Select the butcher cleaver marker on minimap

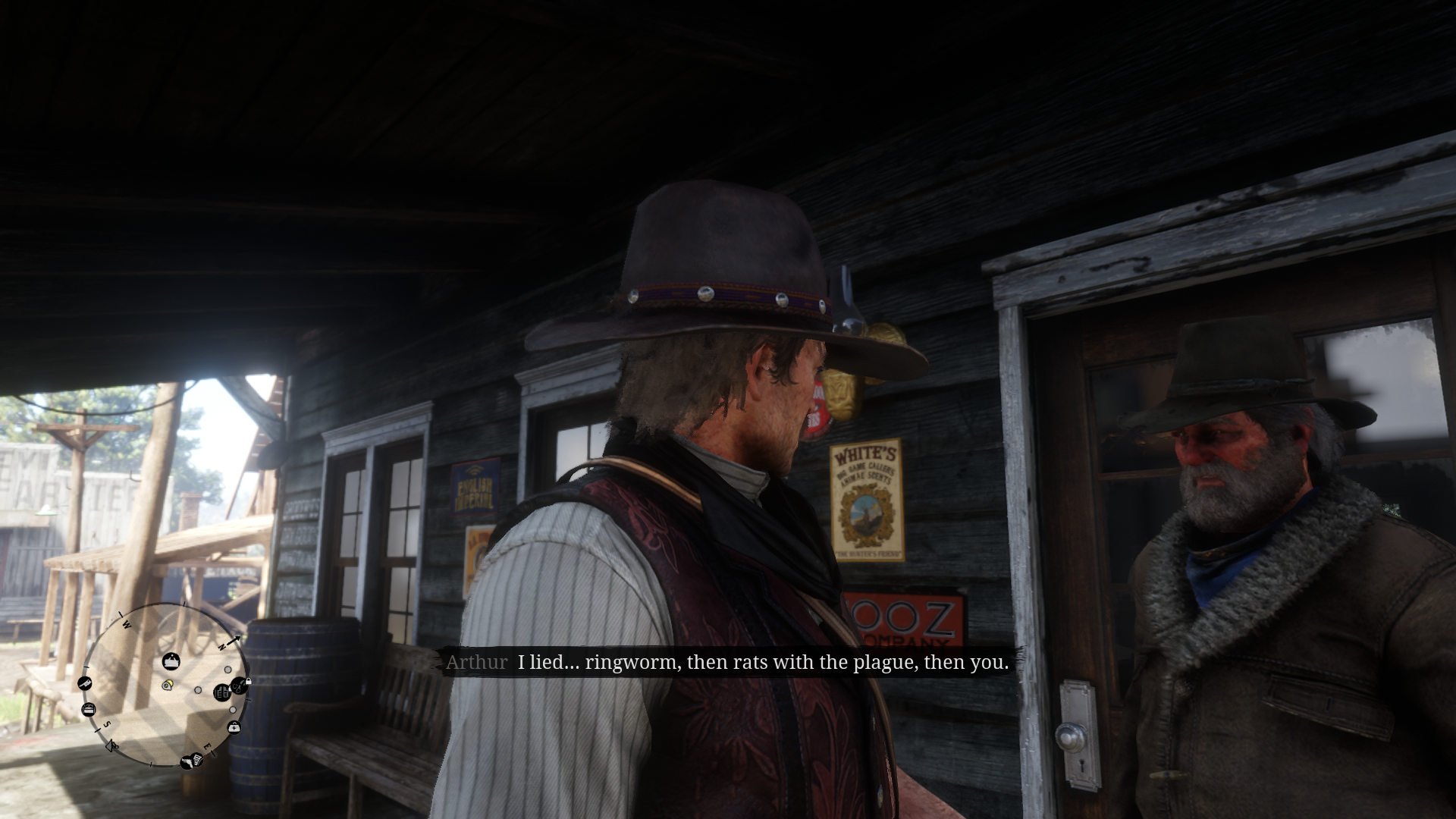85,683
